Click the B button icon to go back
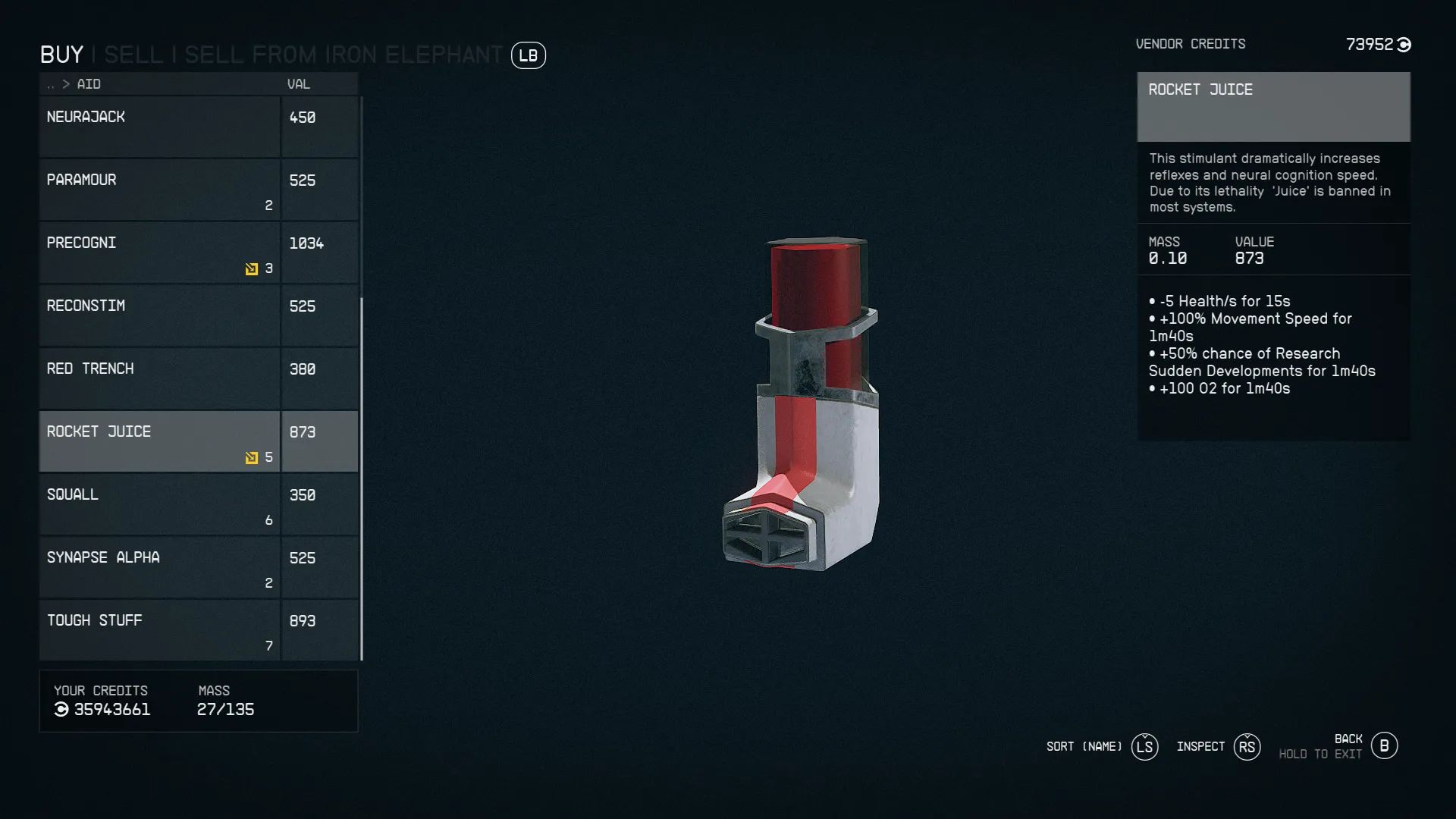 click(x=1385, y=745)
